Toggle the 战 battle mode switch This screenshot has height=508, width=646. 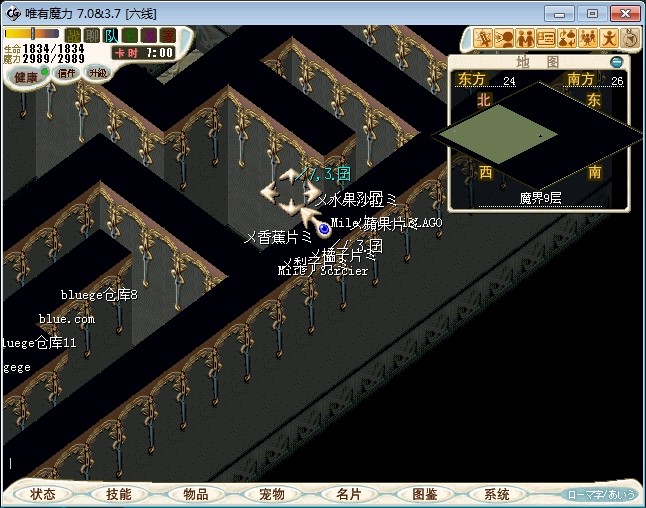pos(73,35)
